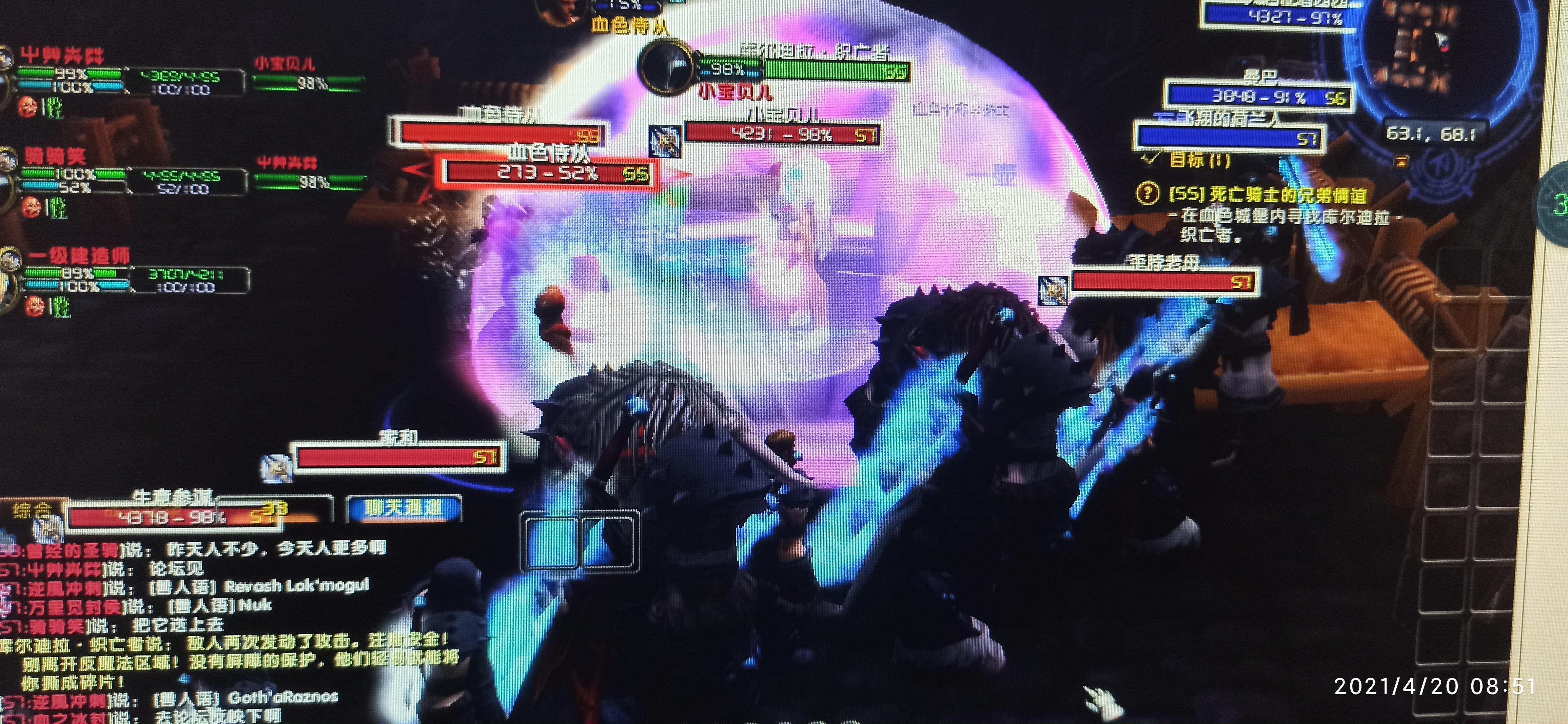Viewport: 1568px width, 724px height.
Task: Target the 歪脖老母 red nameplate
Action: (x=1163, y=282)
